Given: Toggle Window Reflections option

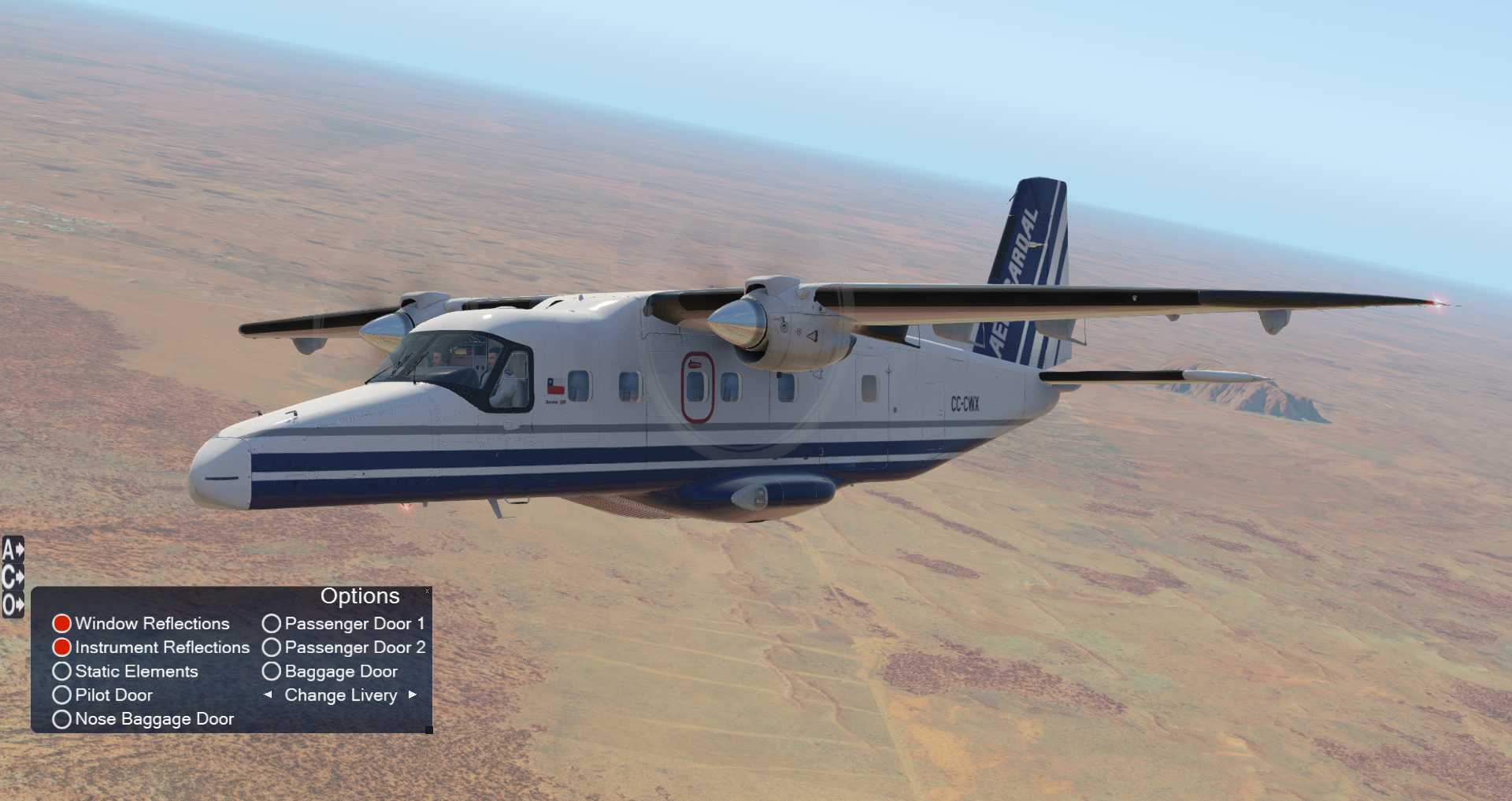Looking at the screenshot, I should pos(62,624).
